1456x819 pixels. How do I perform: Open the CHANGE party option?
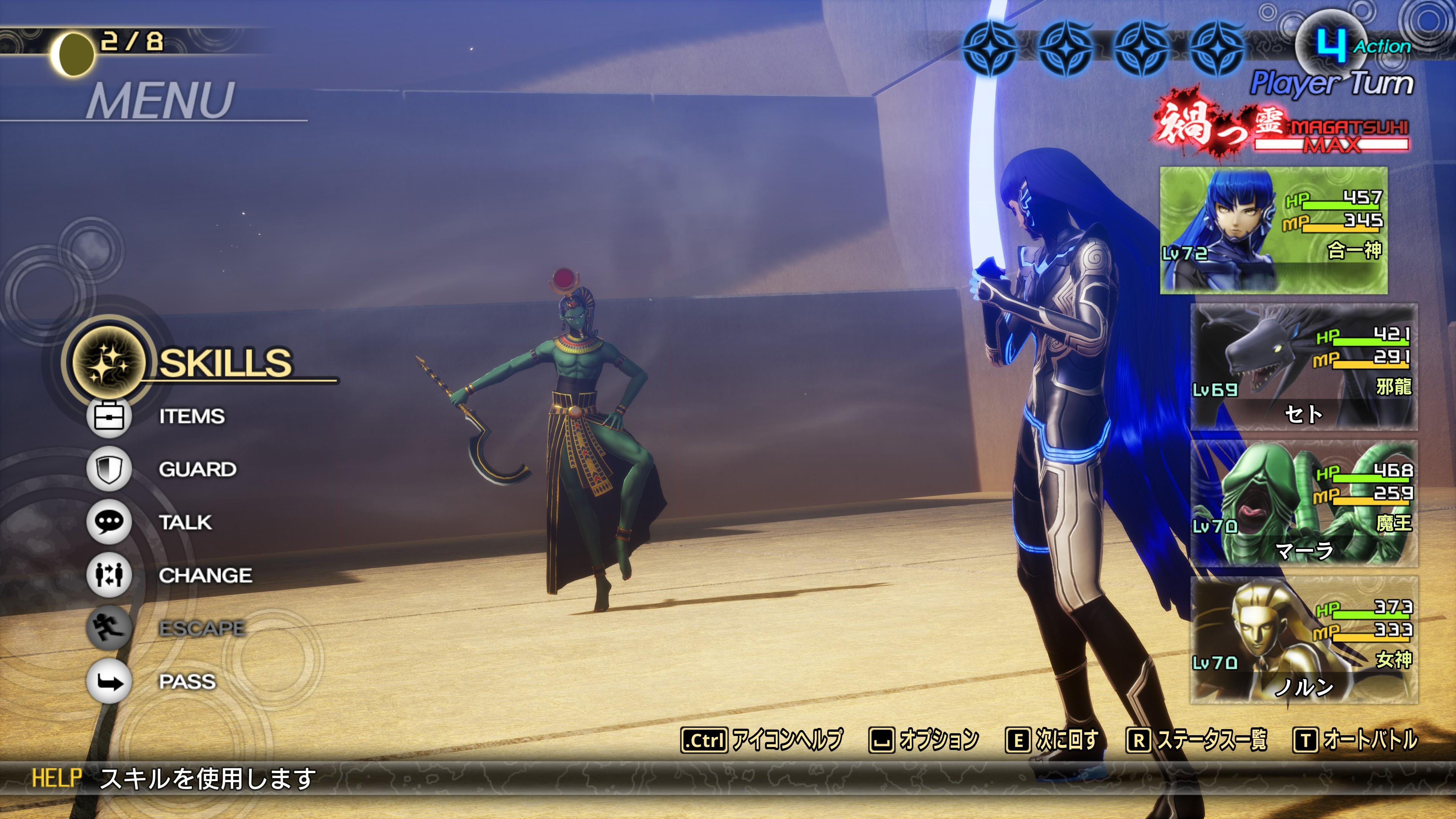click(205, 576)
